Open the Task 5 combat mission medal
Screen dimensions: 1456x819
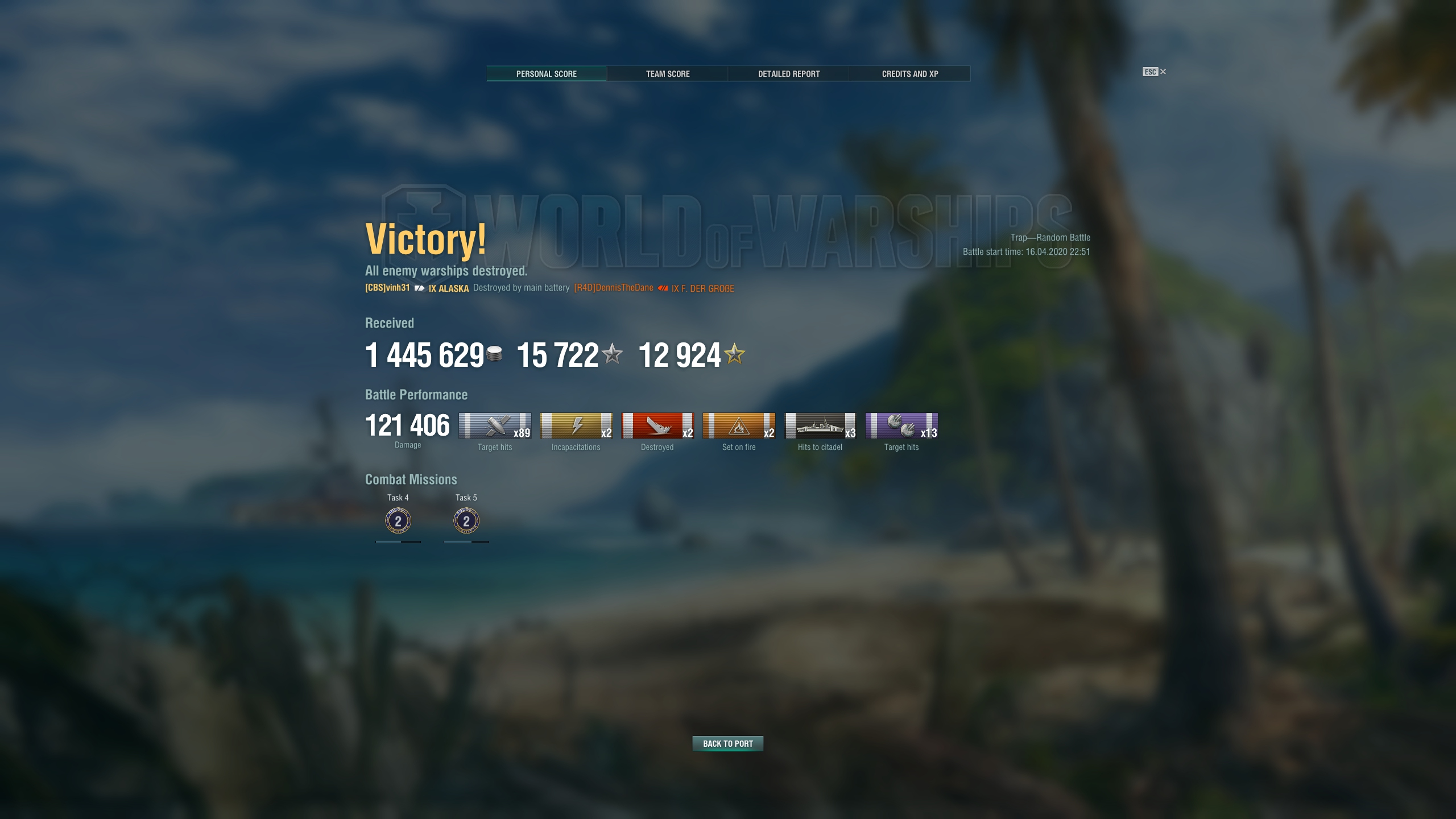coord(466,520)
